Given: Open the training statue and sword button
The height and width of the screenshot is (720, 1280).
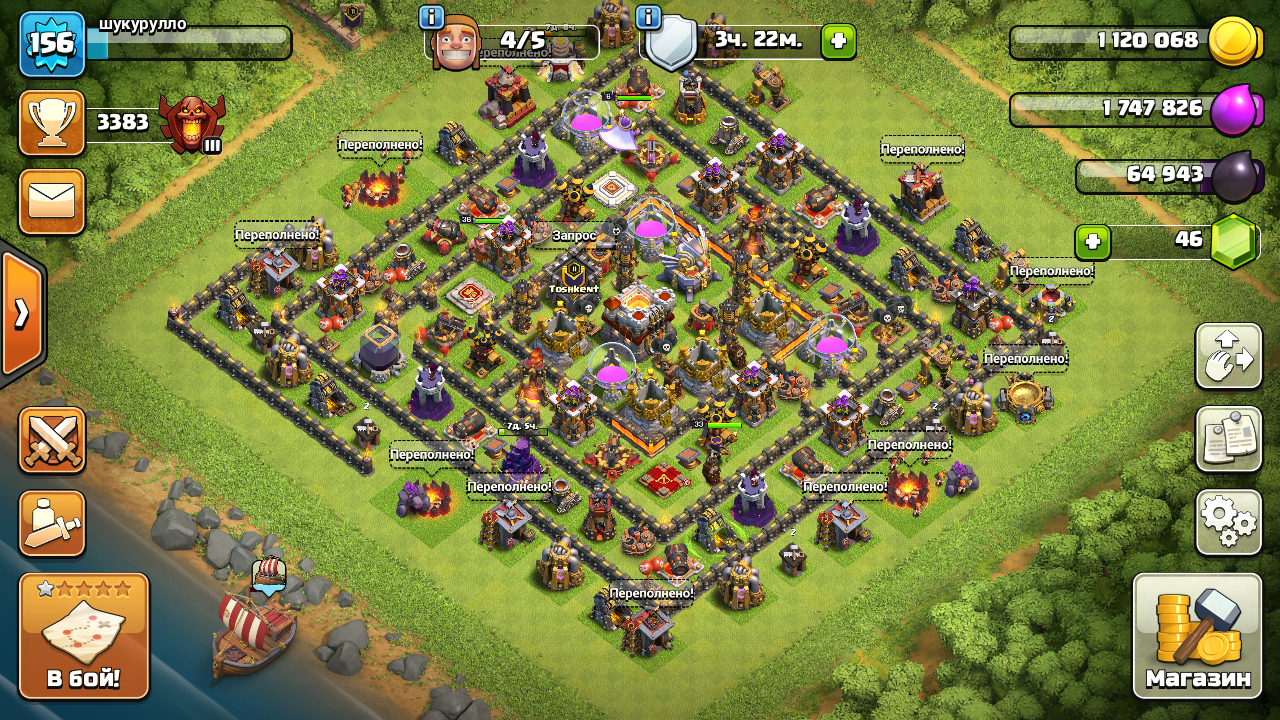Looking at the screenshot, I should coord(52,523).
